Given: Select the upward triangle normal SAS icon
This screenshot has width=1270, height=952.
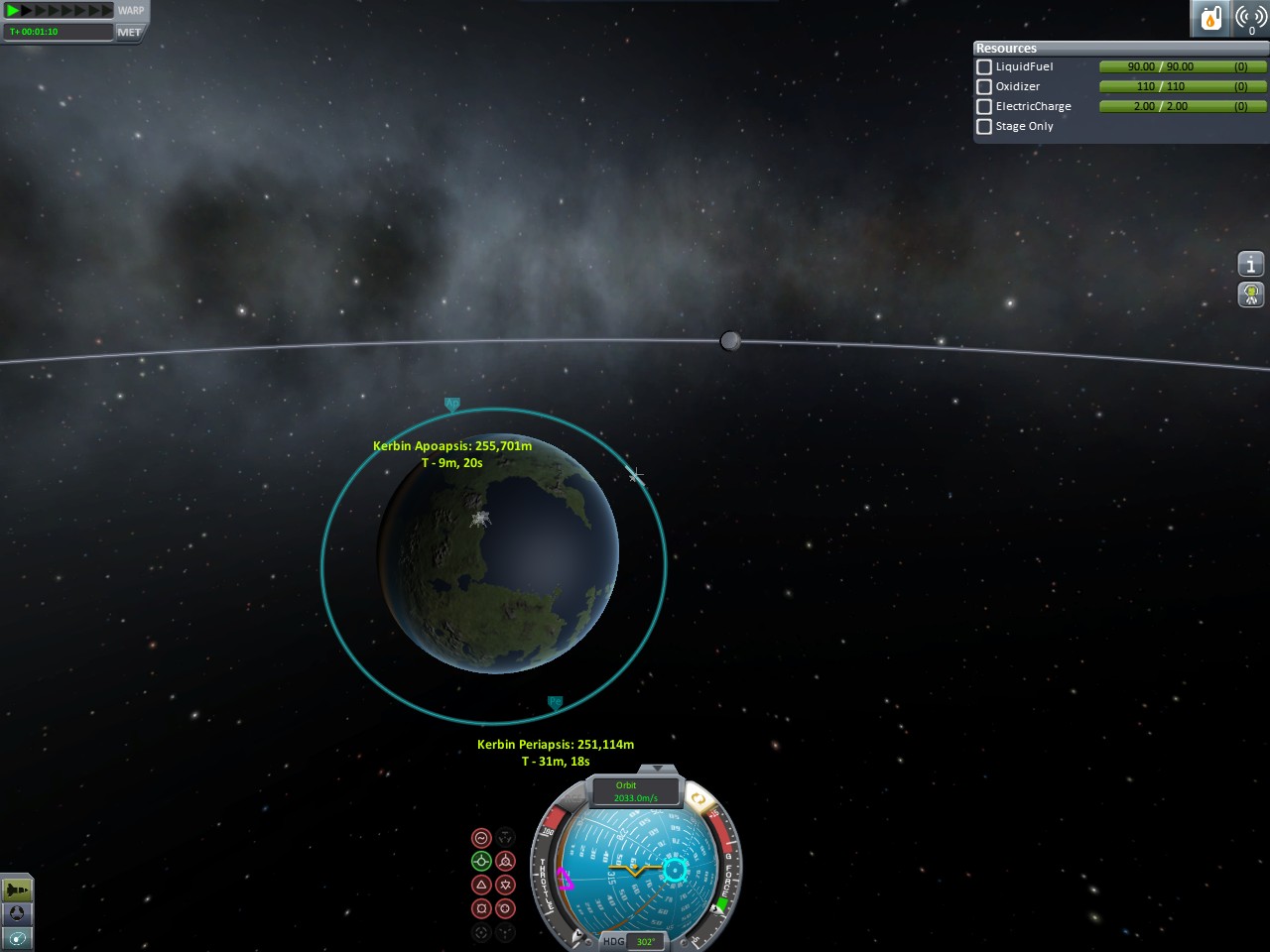Looking at the screenshot, I should (481, 885).
